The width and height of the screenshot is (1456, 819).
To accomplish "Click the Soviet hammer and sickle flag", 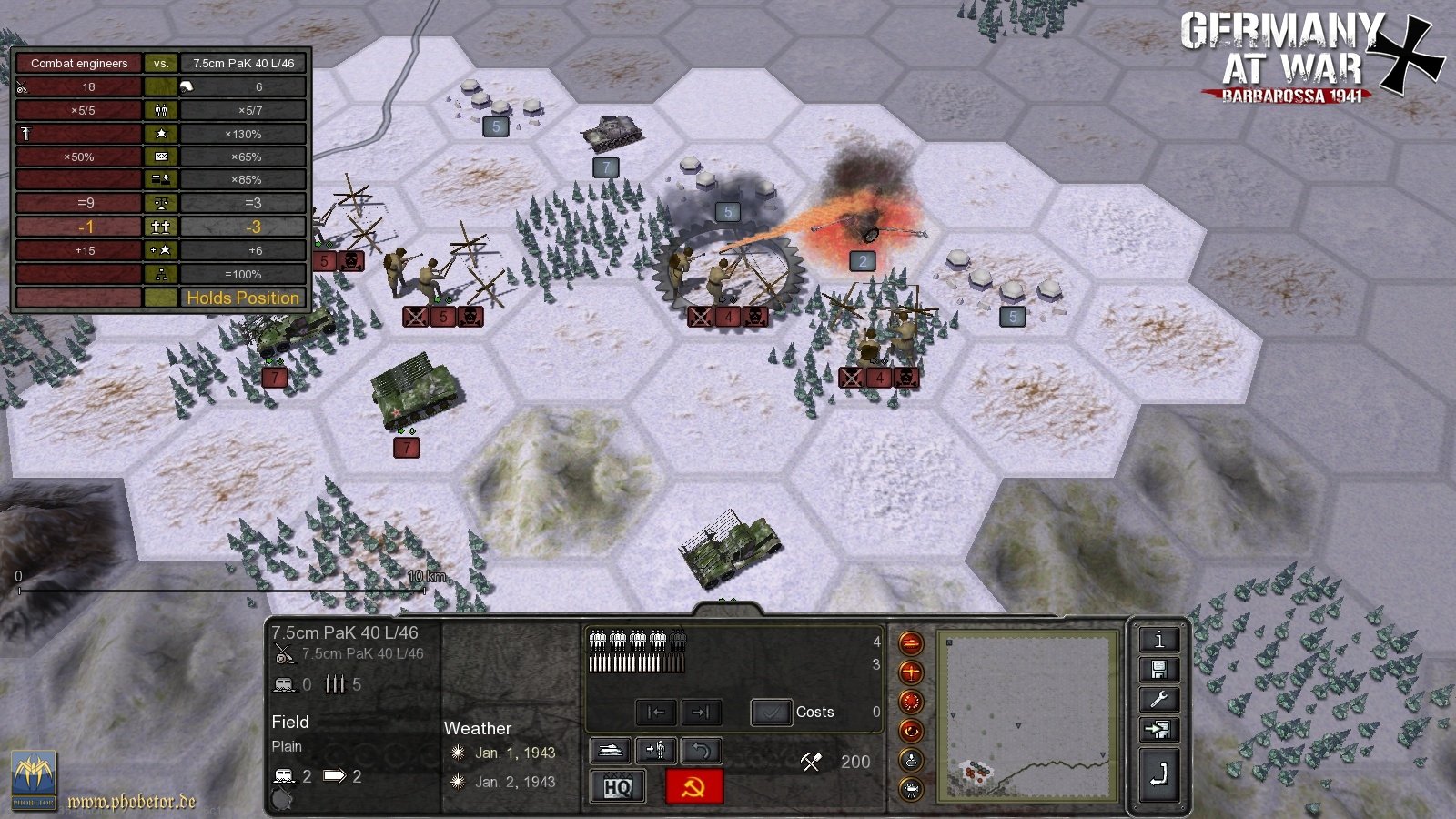I will point(694,787).
